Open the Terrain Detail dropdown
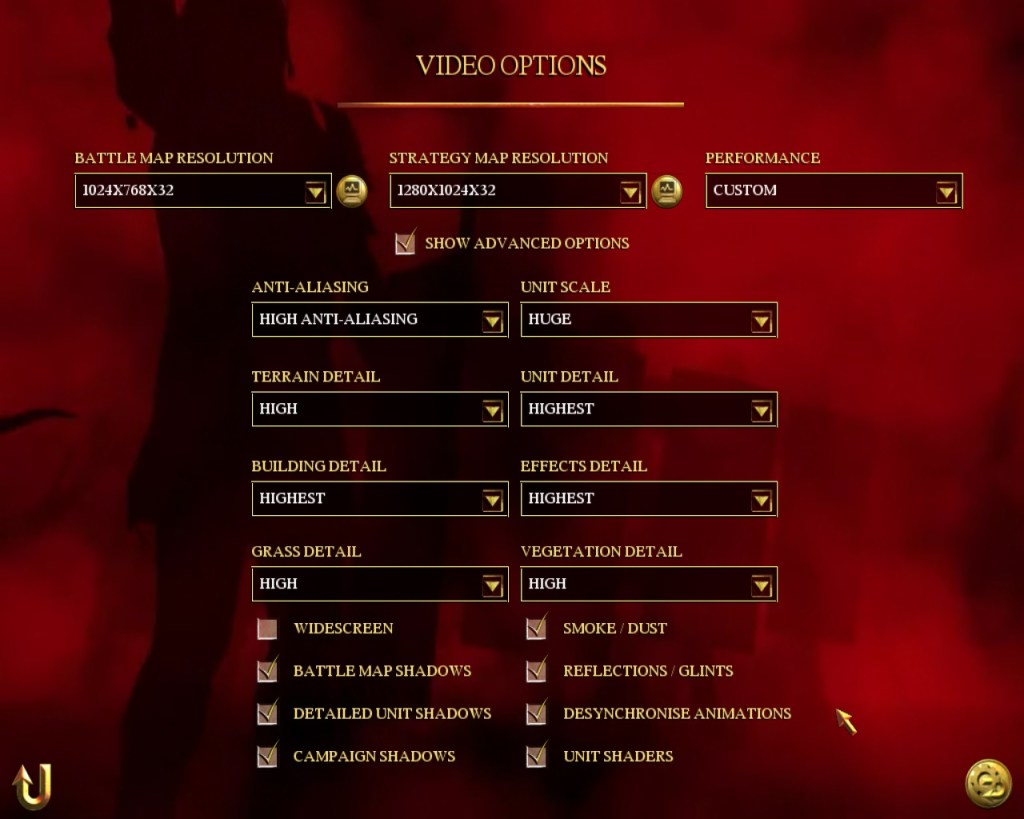This screenshot has width=1024, height=819. 492,409
